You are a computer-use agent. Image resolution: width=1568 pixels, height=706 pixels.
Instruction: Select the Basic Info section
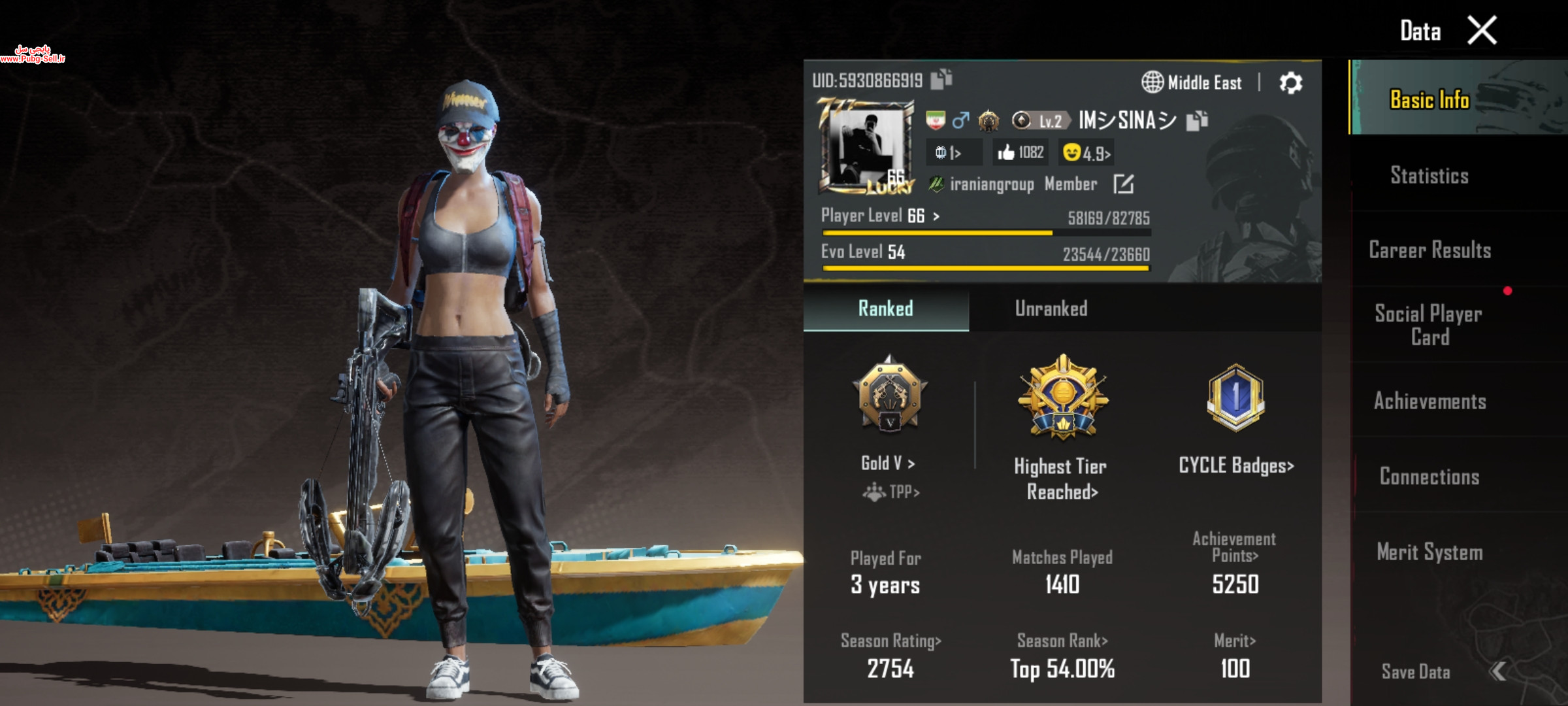click(1429, 99)
